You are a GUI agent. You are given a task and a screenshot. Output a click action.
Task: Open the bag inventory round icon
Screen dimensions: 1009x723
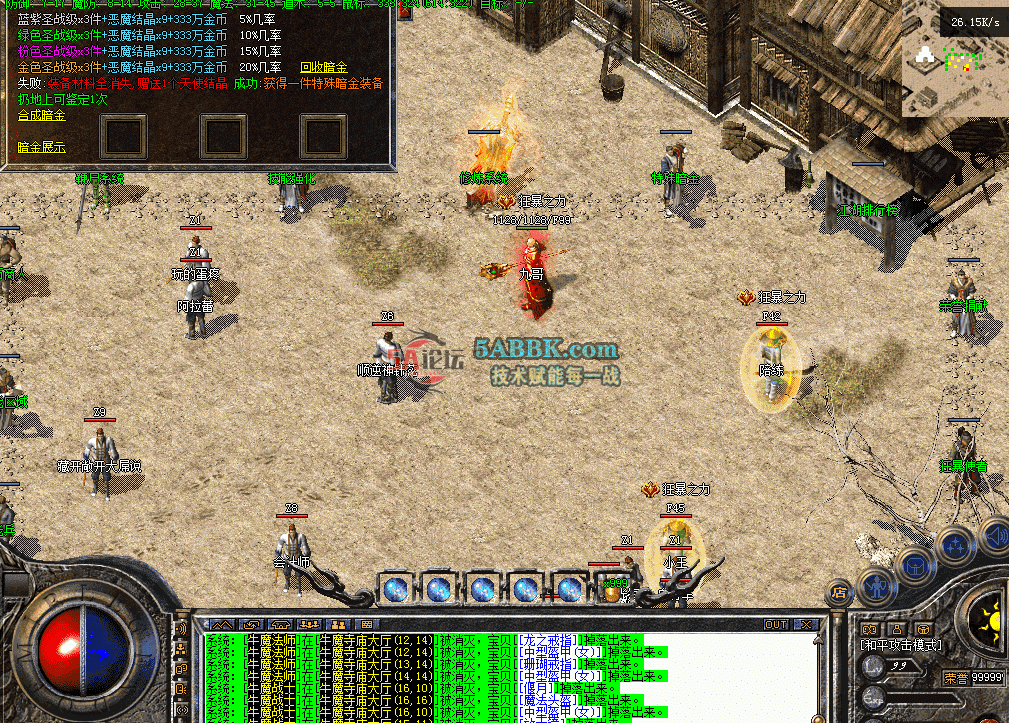click(915, 564)
